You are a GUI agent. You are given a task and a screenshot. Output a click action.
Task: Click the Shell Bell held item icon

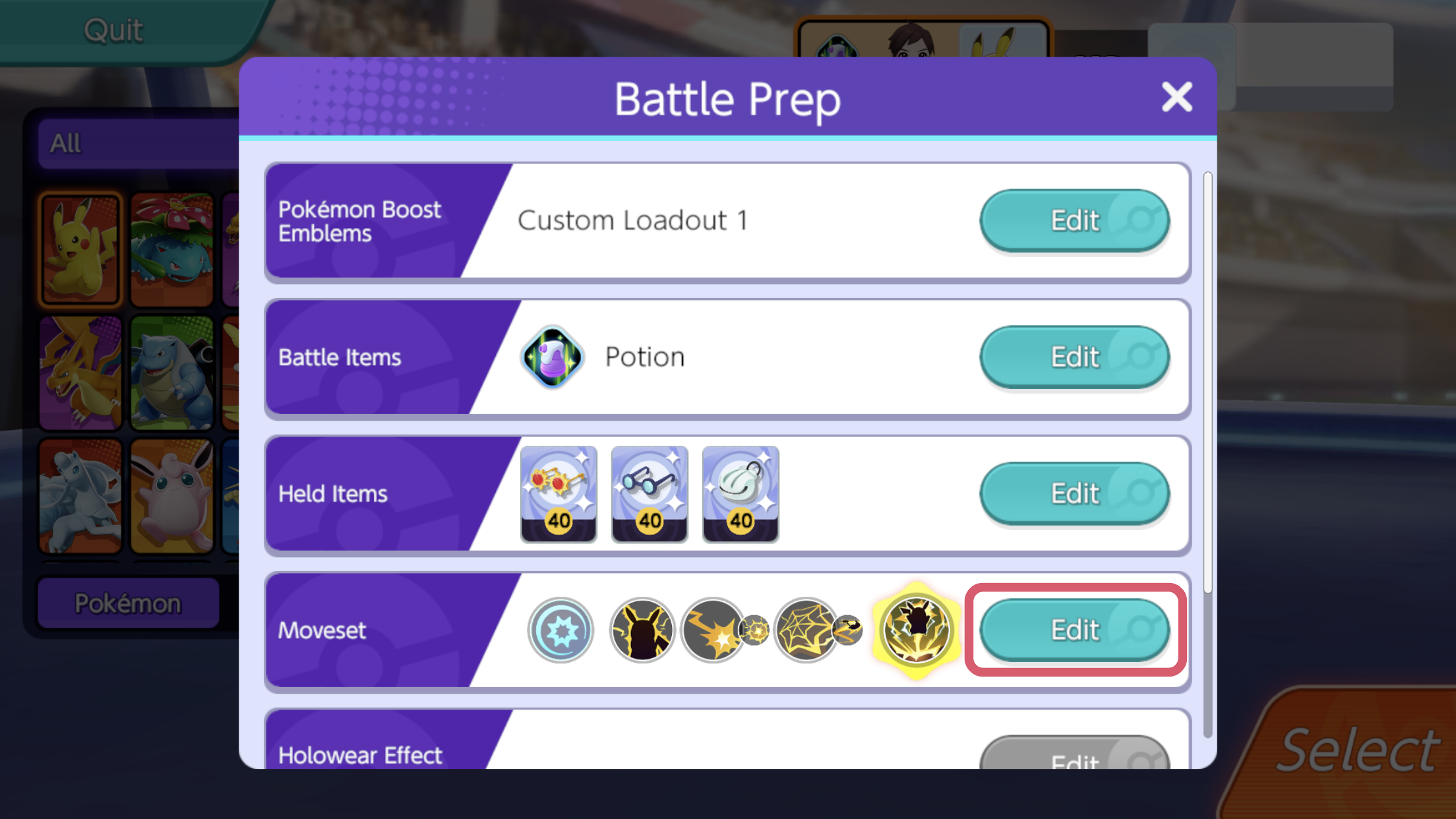(x=740, y=493)
